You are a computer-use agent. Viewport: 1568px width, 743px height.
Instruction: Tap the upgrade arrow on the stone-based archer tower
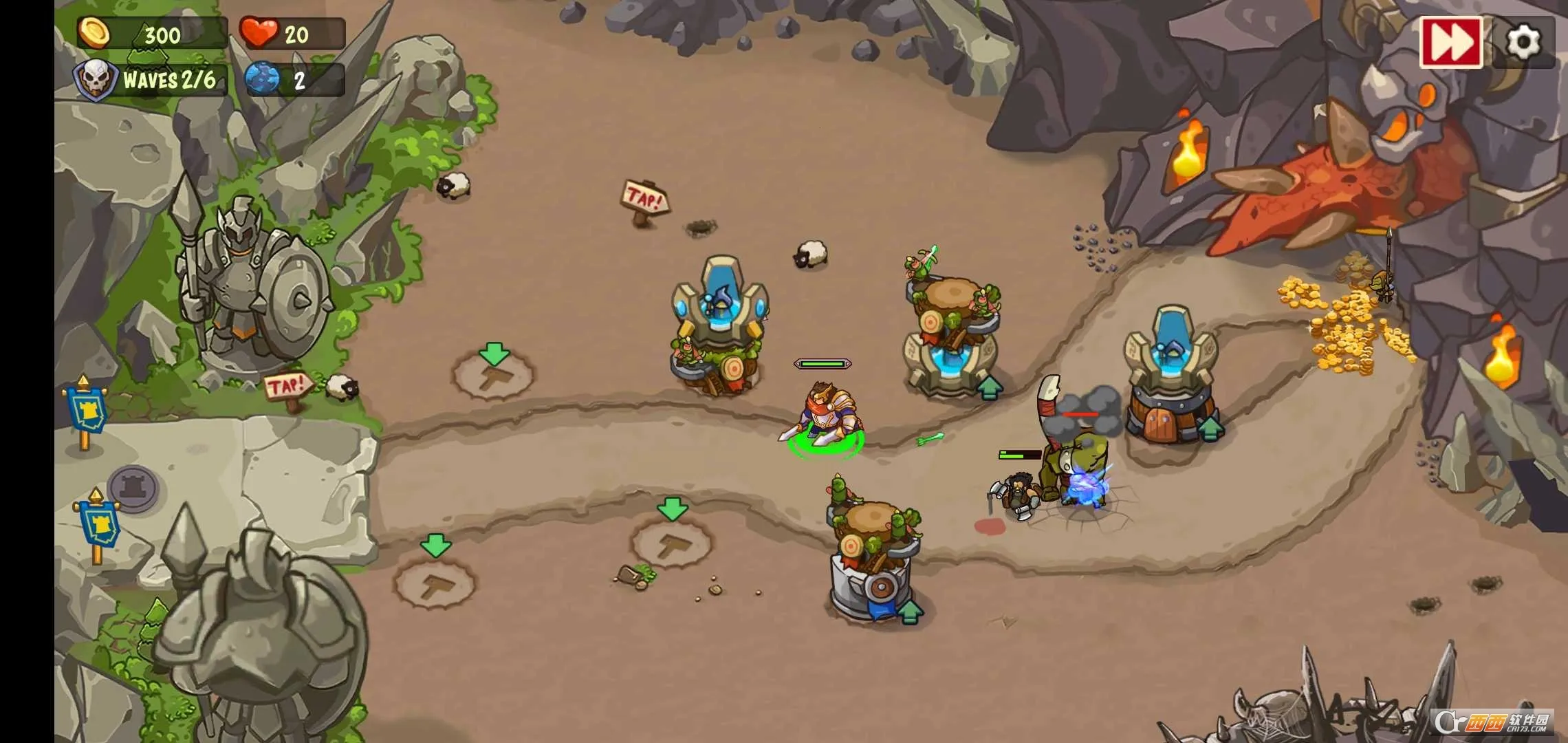point(911,610)
